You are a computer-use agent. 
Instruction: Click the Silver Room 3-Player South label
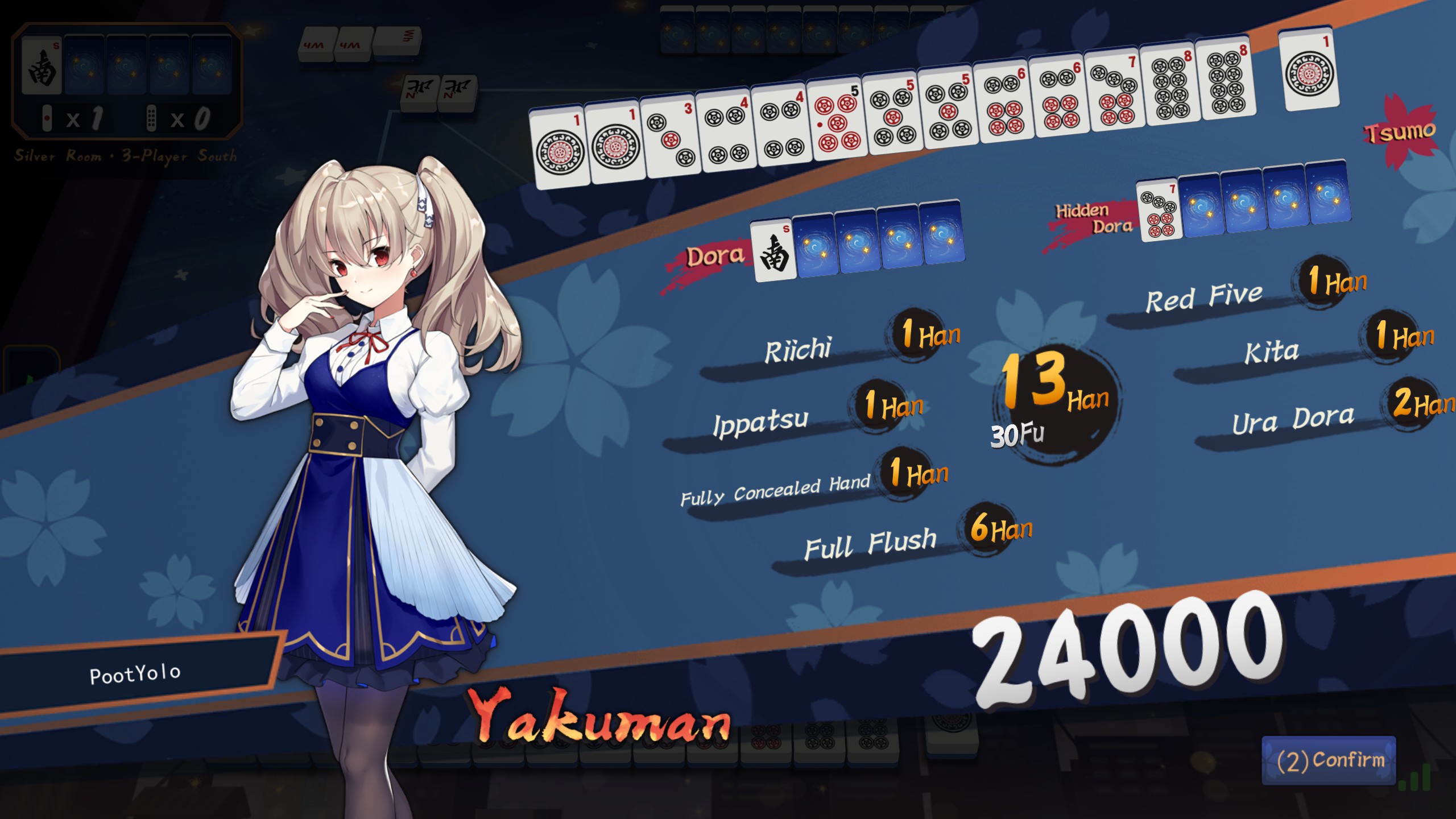(x=126, y=155)
